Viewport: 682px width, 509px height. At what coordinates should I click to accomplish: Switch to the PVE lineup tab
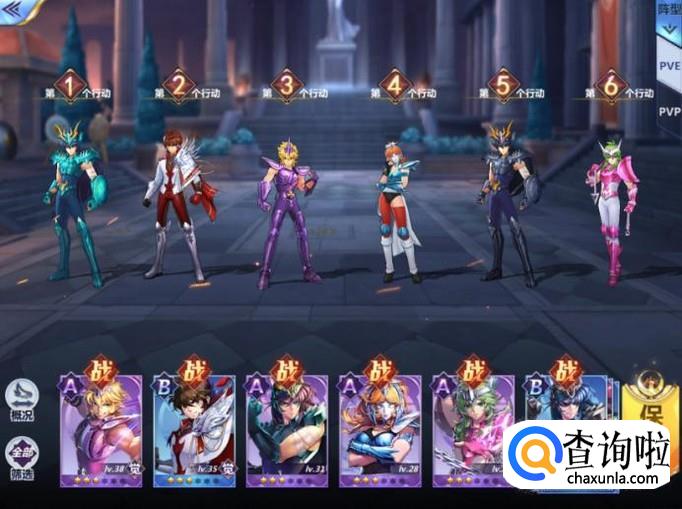(668, 66)
